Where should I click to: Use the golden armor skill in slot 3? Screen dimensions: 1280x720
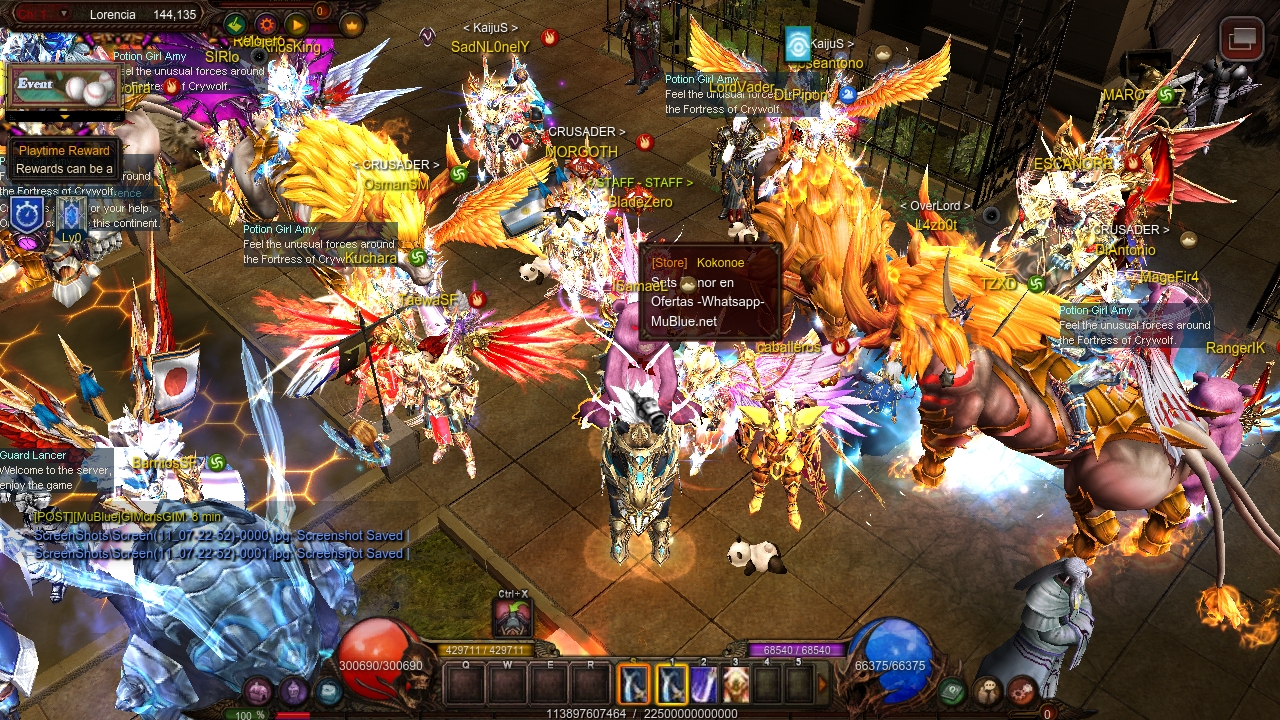736,684
